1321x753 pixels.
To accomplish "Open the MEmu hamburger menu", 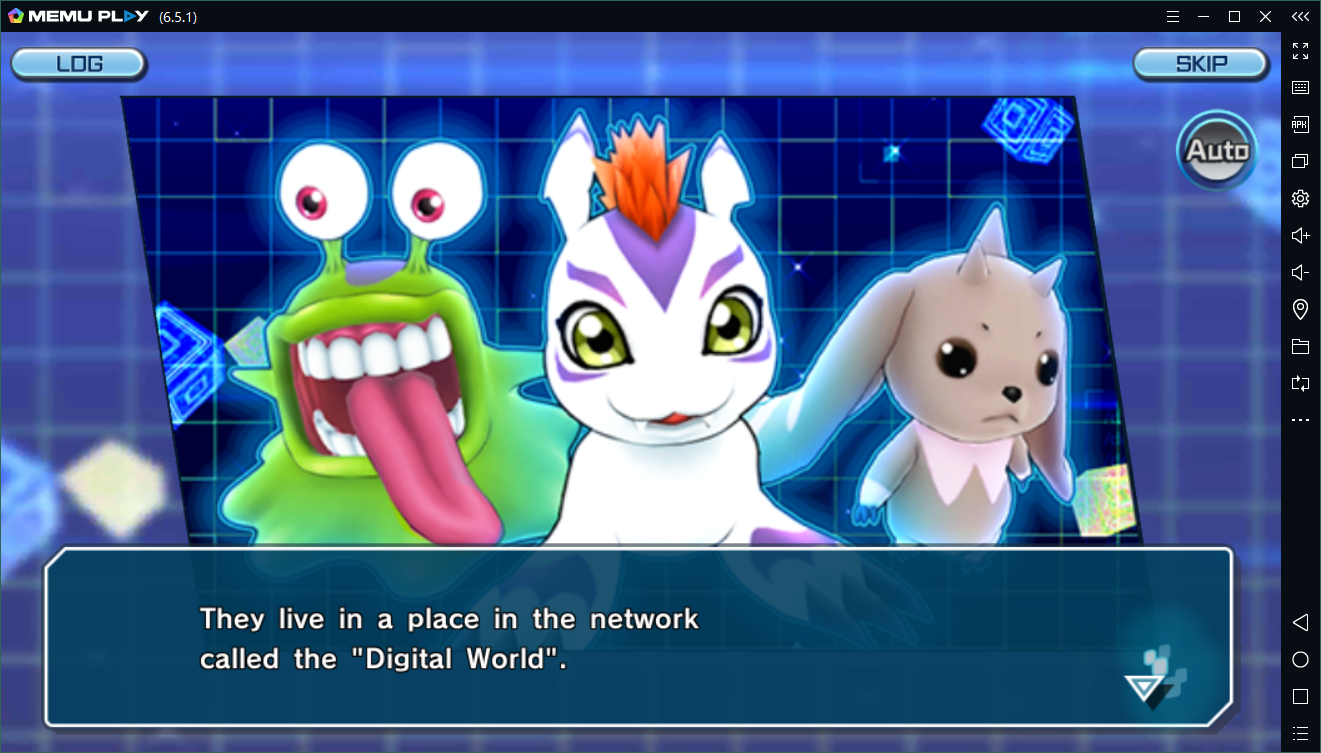I will 1174,16.
